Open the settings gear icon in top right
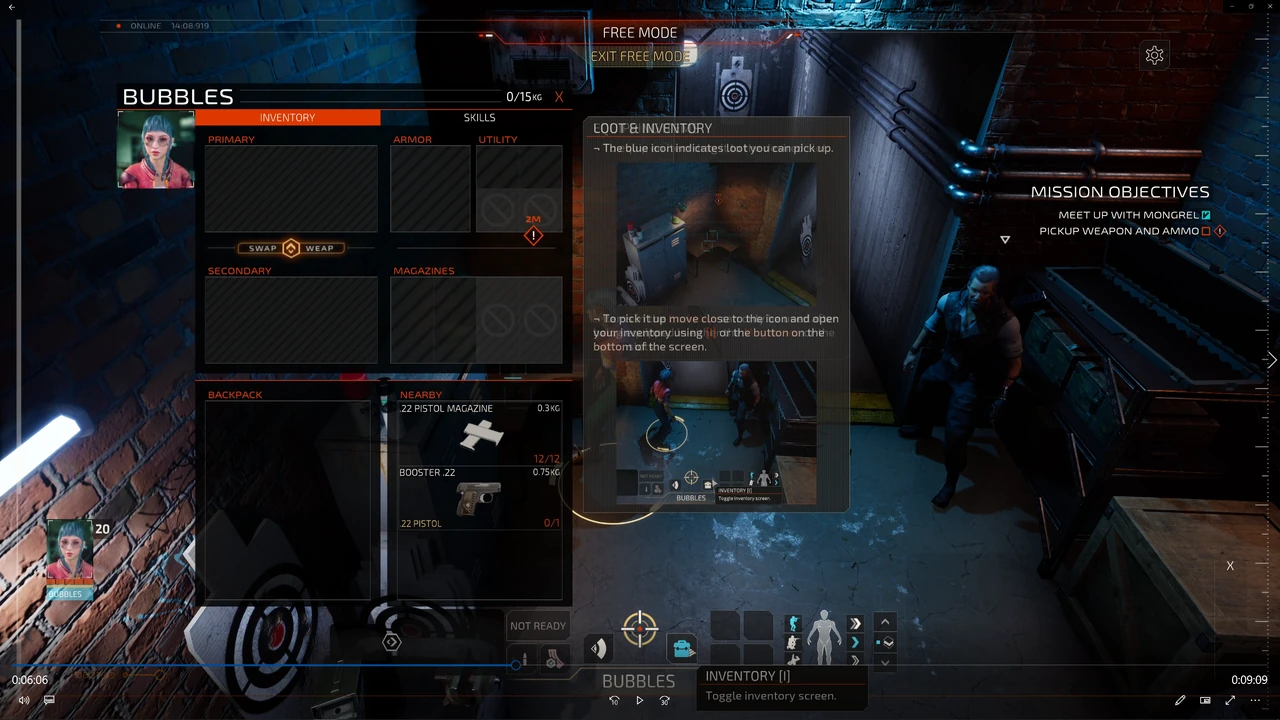This screenshot has width=1280, height=720. [1154, 55]
